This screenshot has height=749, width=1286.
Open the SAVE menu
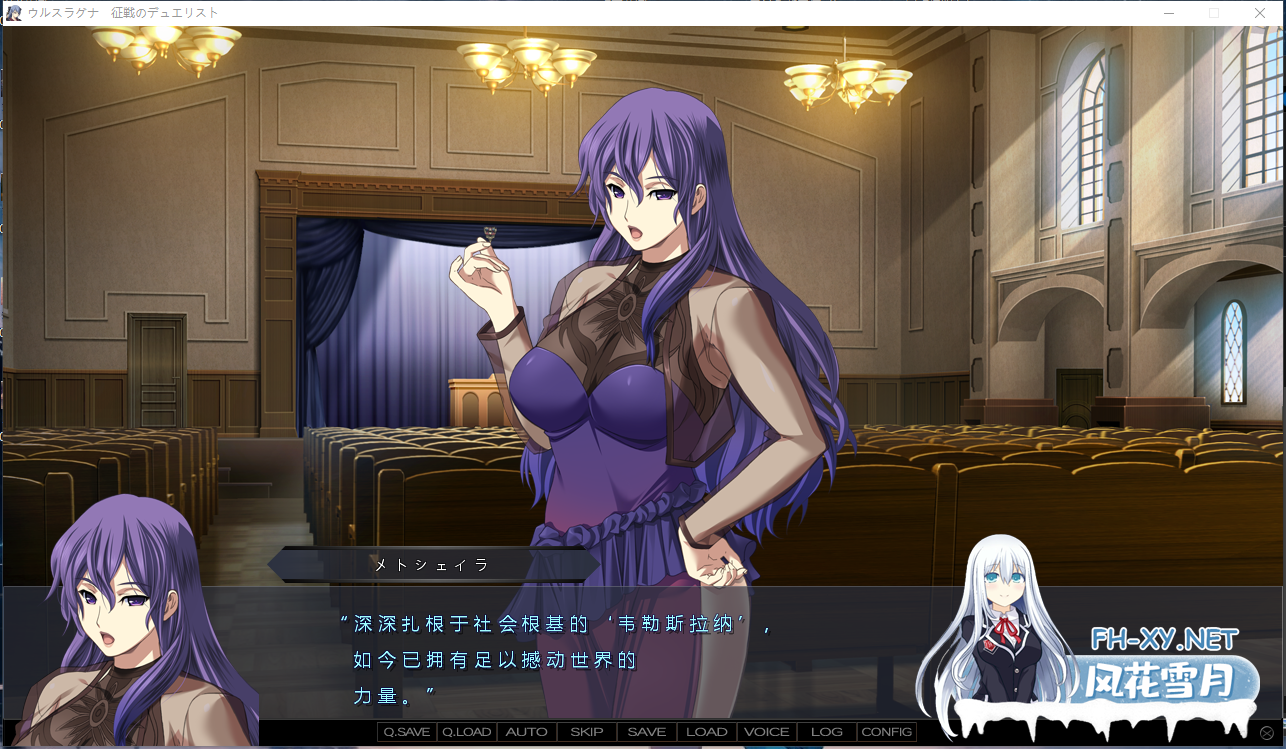point(647,732)
